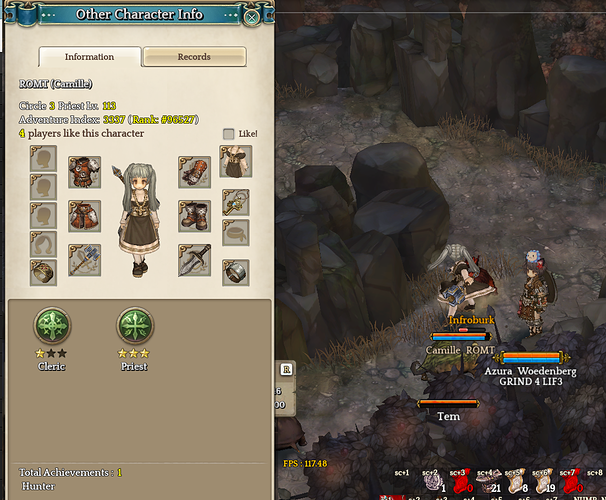Inspect the silver ring slot
This screenshot has width=606, height=500.
click(x=236, y=272)
